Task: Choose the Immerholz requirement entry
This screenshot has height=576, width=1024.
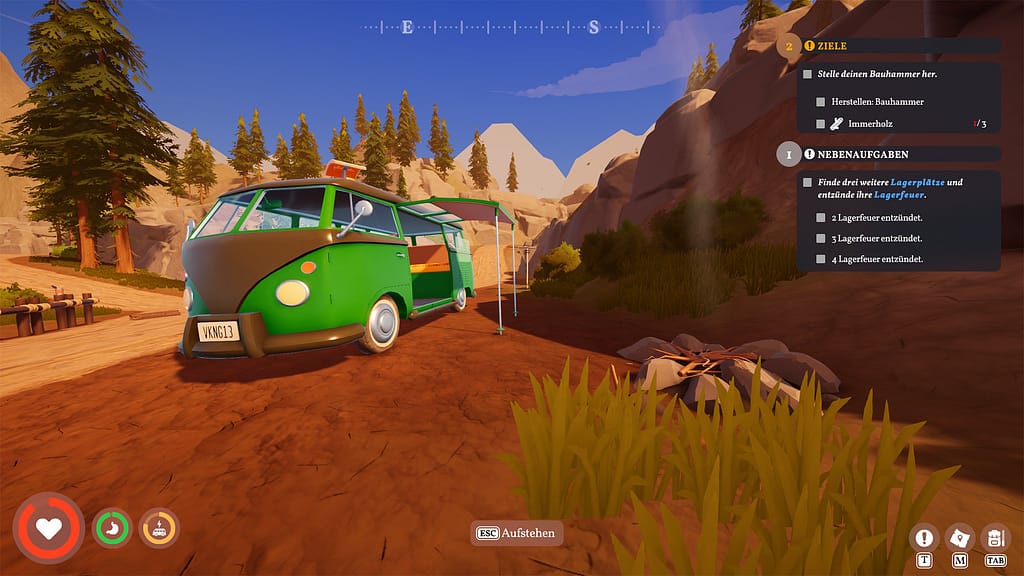Action: [870, 124]
